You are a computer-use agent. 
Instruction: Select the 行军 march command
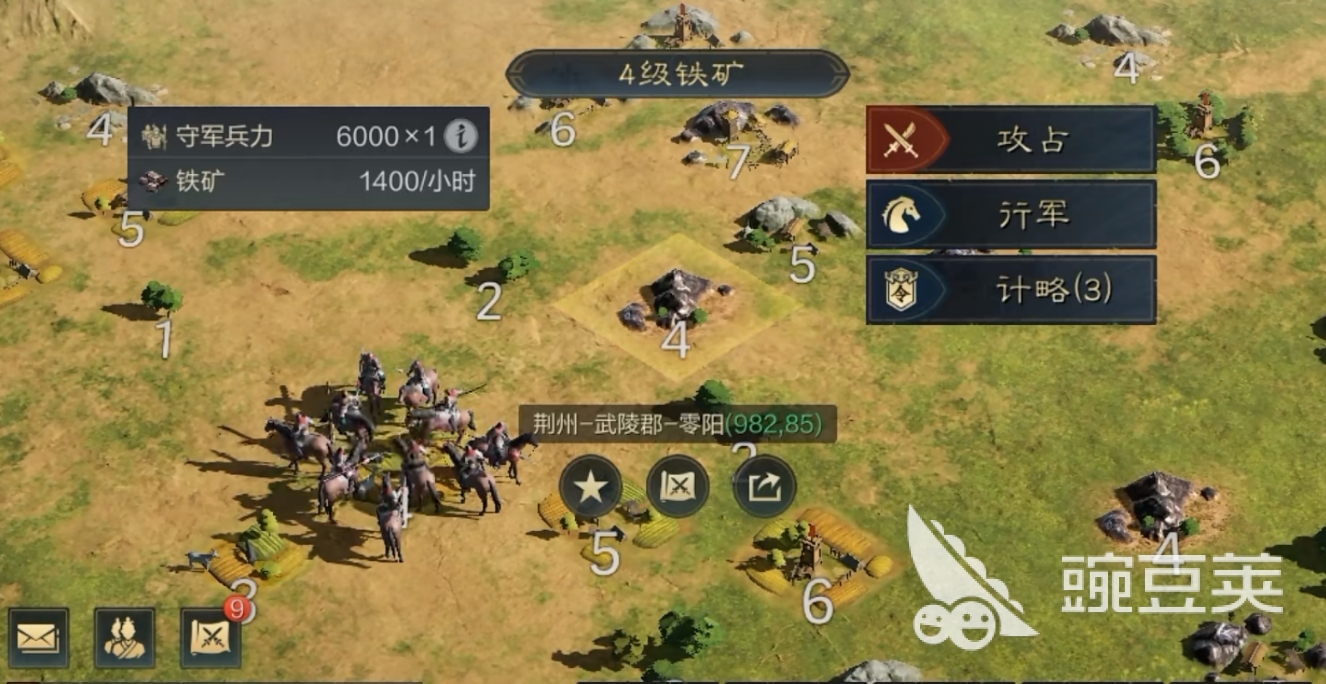click(x=1011, y=214)
